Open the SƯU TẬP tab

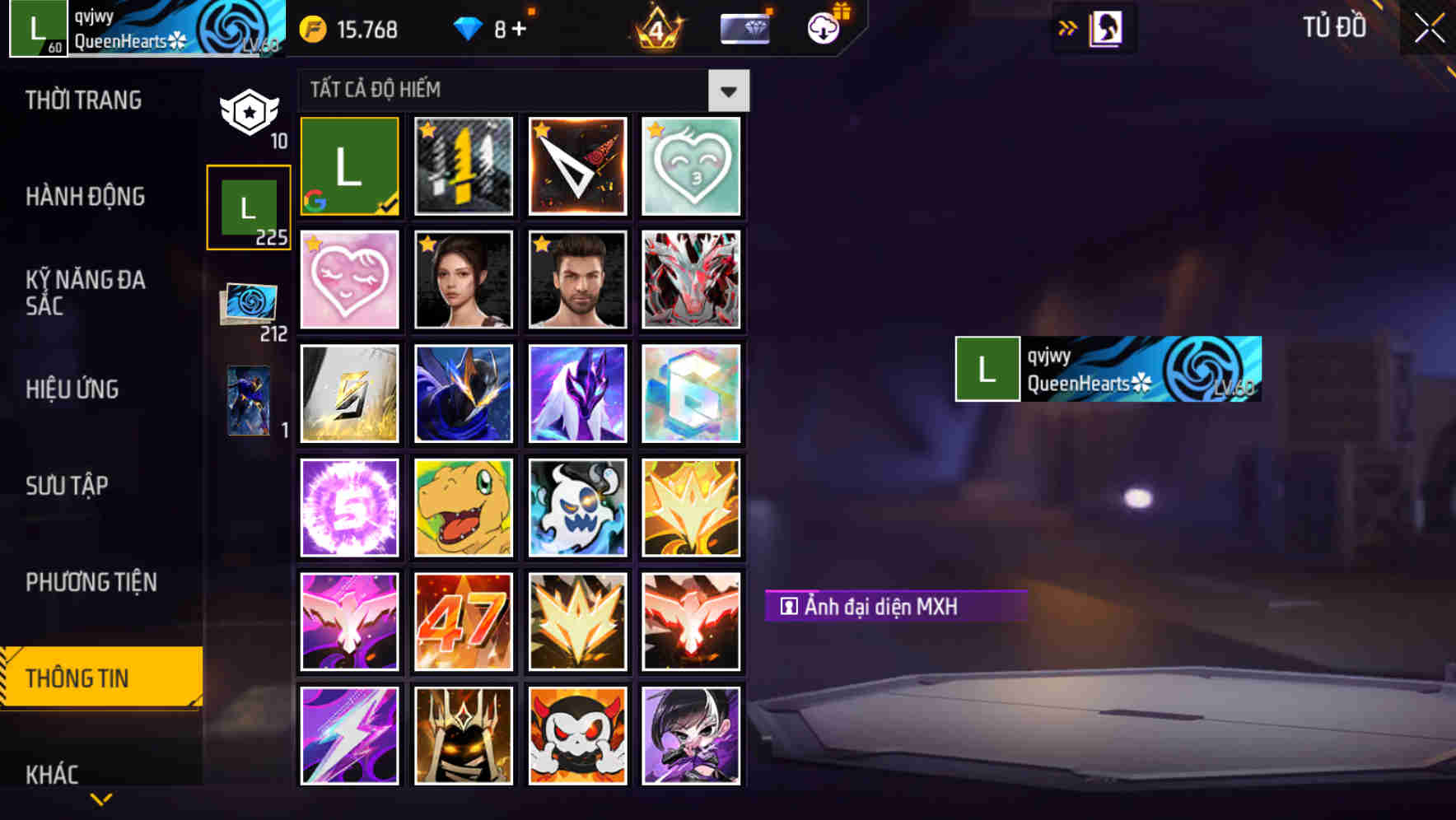click(68, 487)
